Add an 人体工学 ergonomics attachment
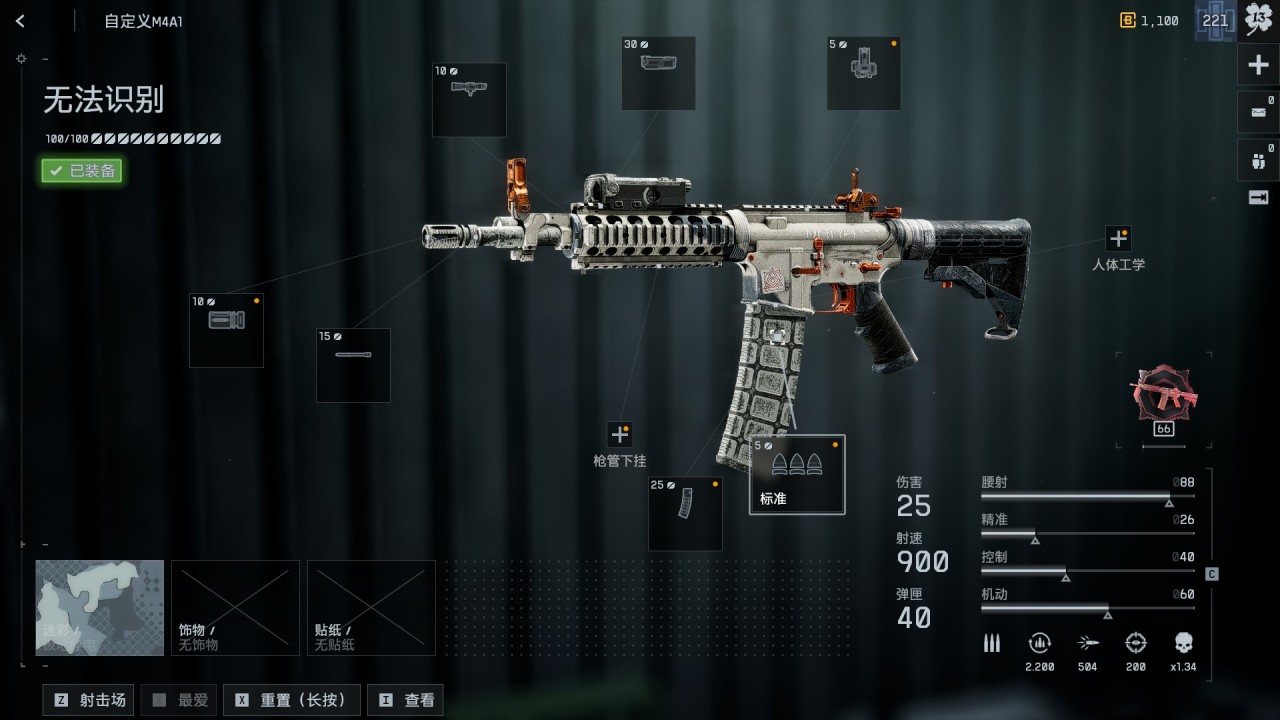 [x=1118, y=239]
